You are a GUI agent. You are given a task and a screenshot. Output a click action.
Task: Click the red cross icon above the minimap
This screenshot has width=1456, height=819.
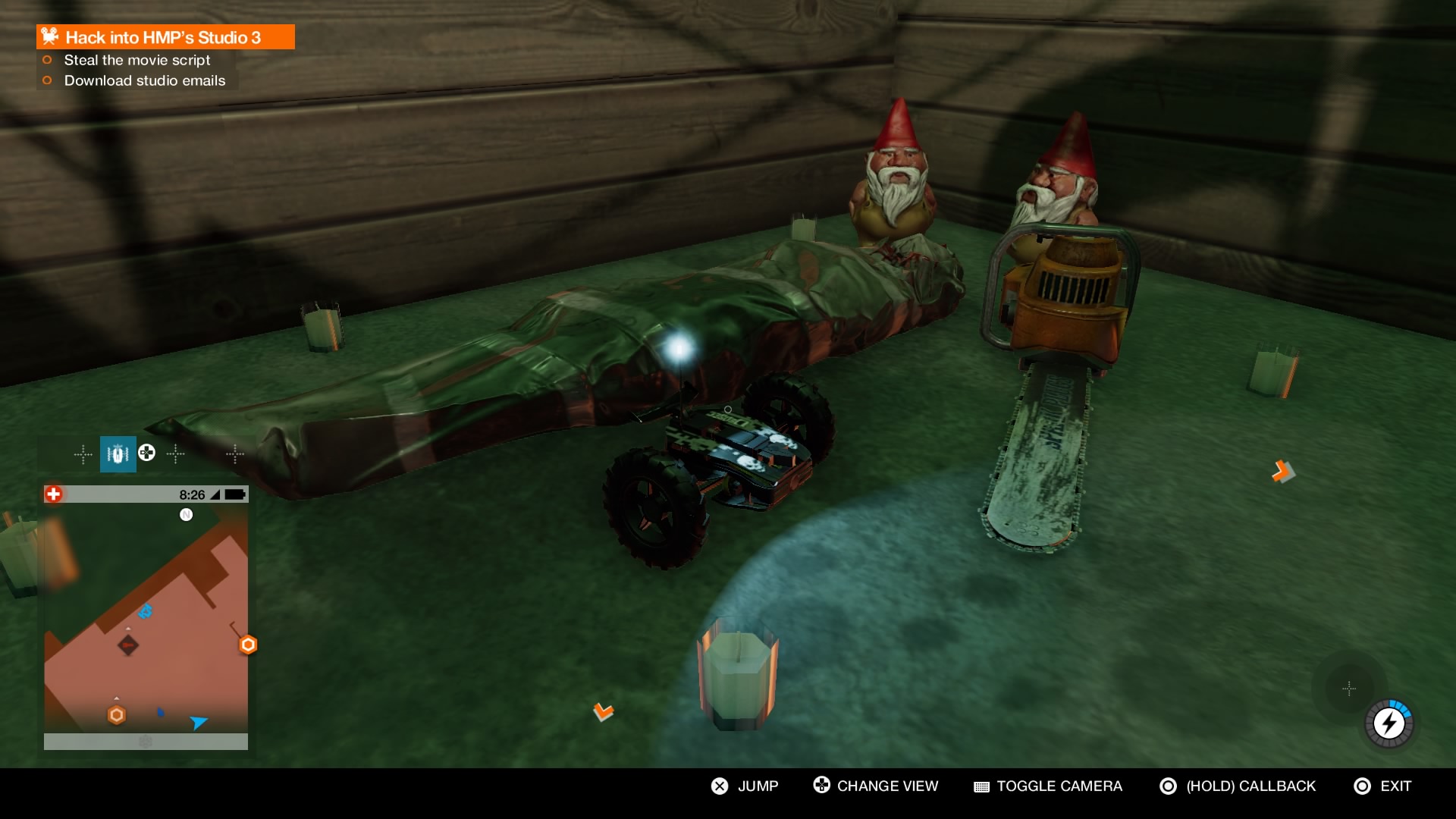click(53, 494)
